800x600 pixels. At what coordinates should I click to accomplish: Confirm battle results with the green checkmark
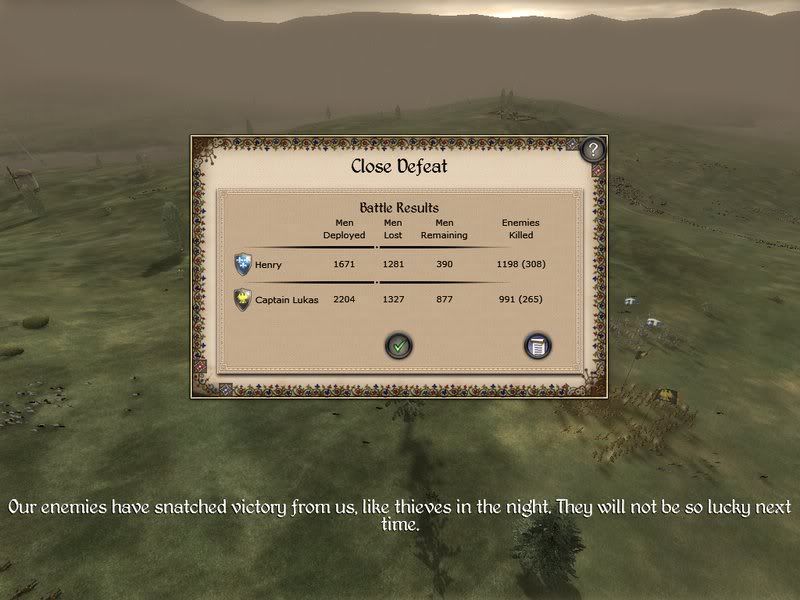point(399,346)
